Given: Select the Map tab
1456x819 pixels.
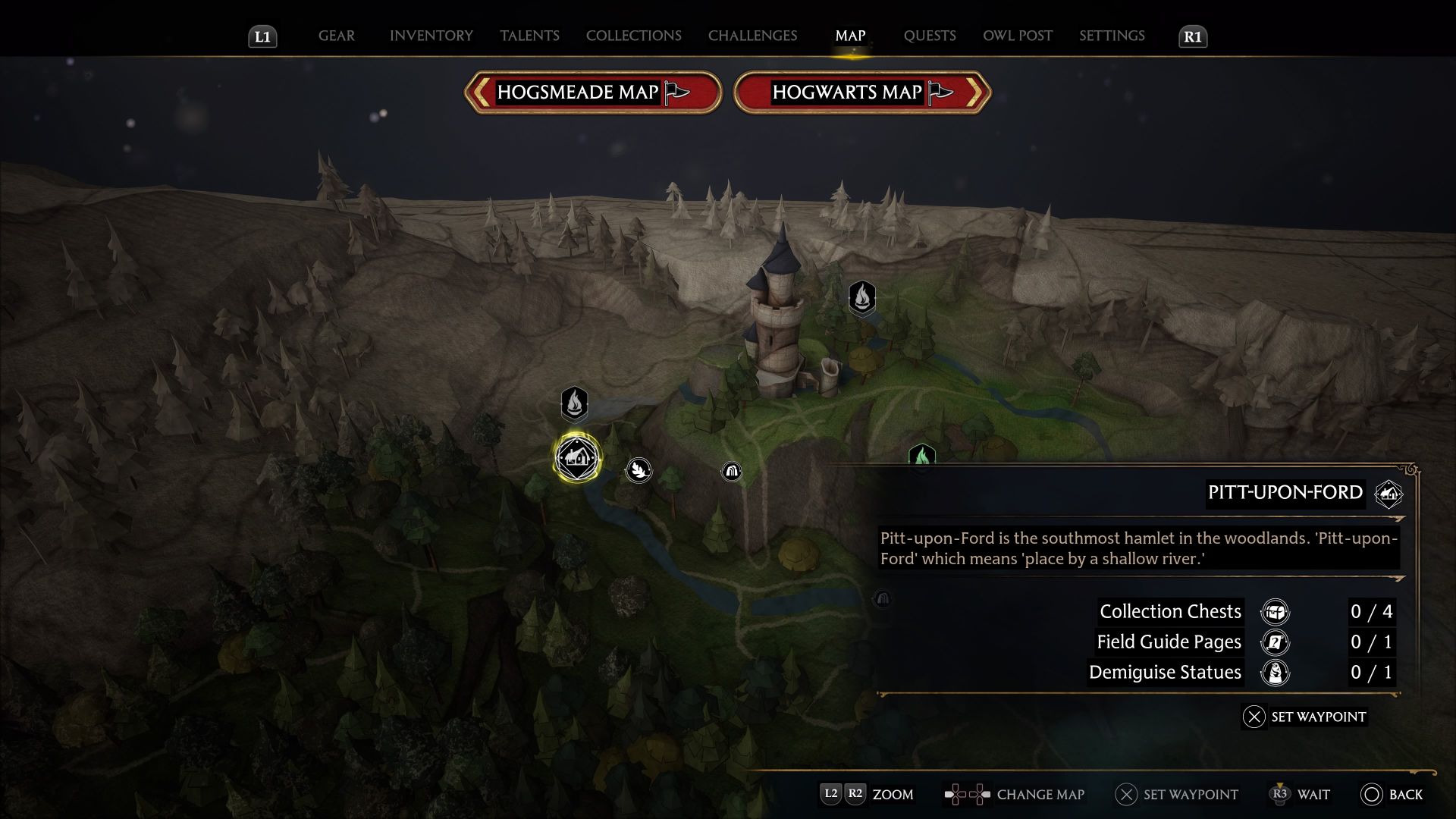Looking at the screenshot, I should coord(850,36).
